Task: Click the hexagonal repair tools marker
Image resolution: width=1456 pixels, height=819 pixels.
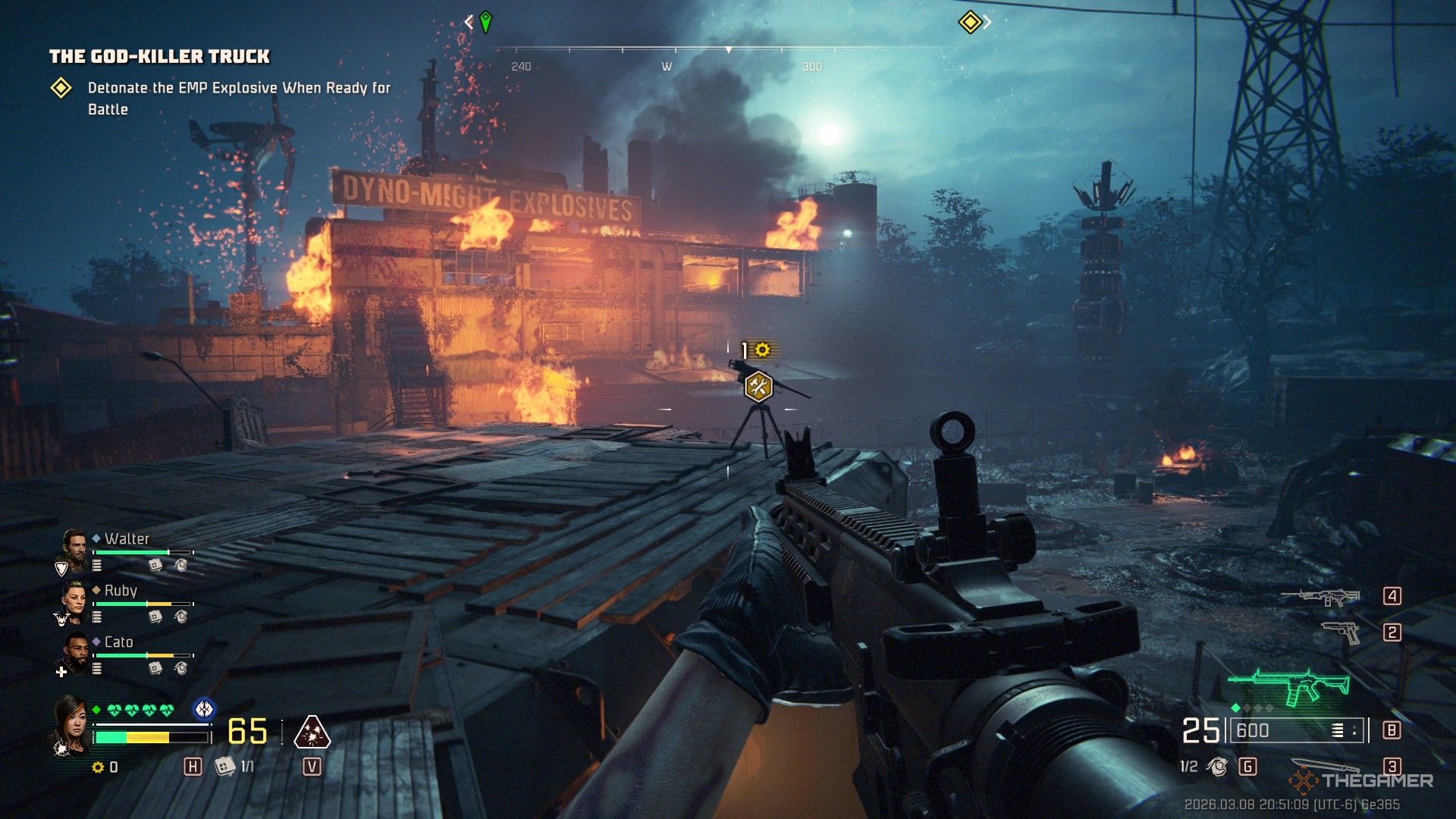Action: [758, 387]
